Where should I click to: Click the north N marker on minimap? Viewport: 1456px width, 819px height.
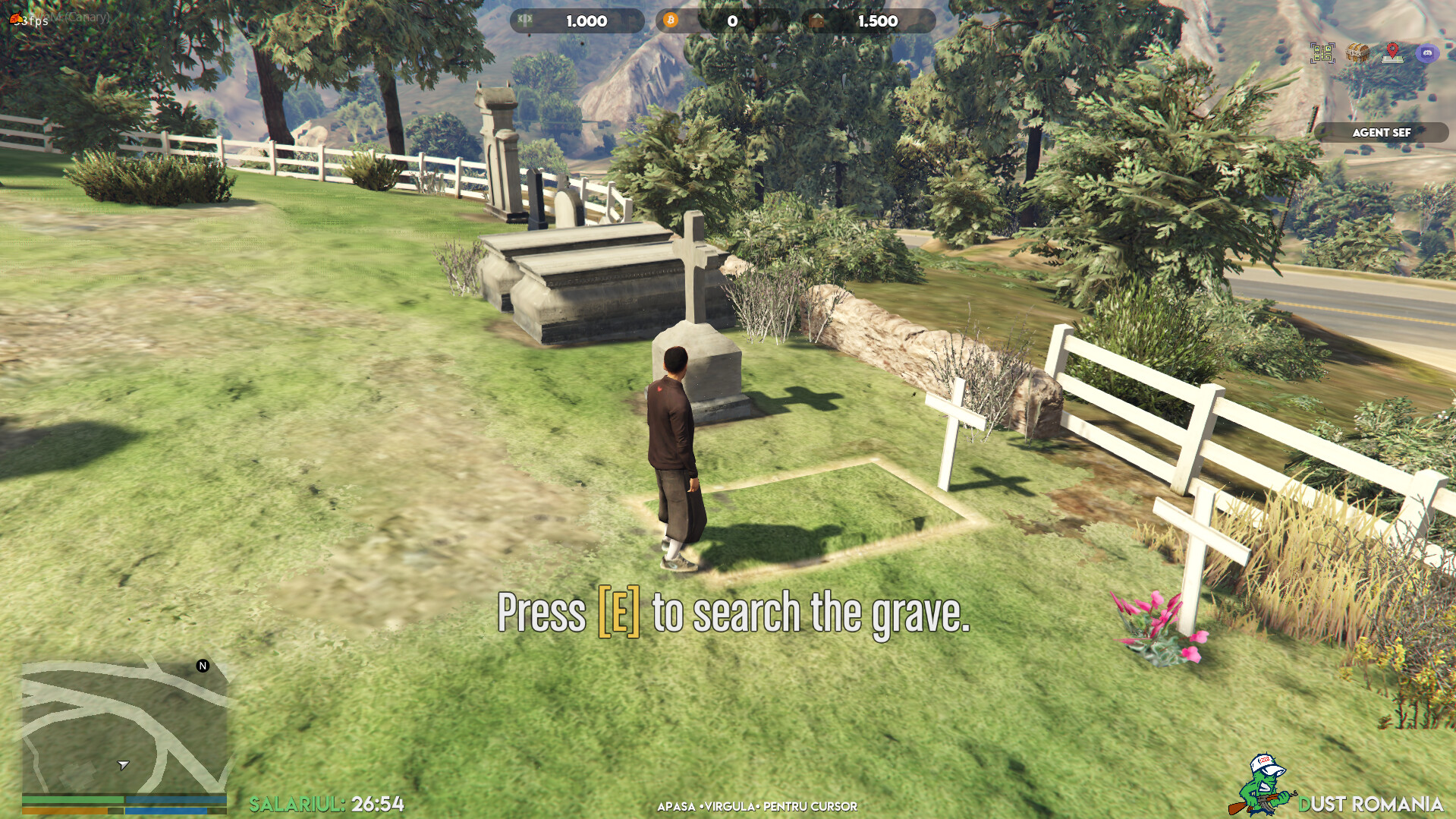pos(201,666)
